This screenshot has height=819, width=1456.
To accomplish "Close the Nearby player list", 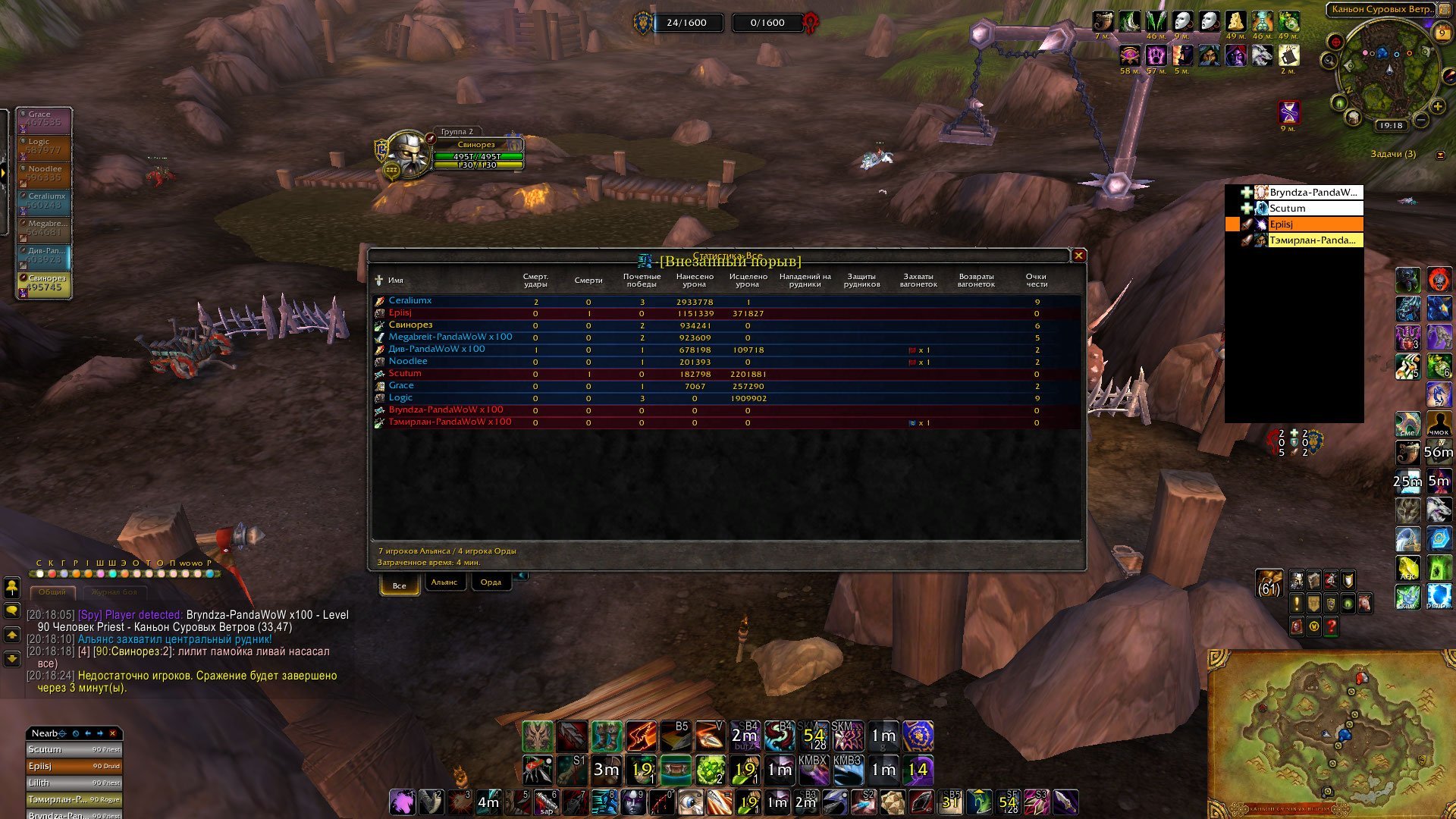I will pos(113,733).
